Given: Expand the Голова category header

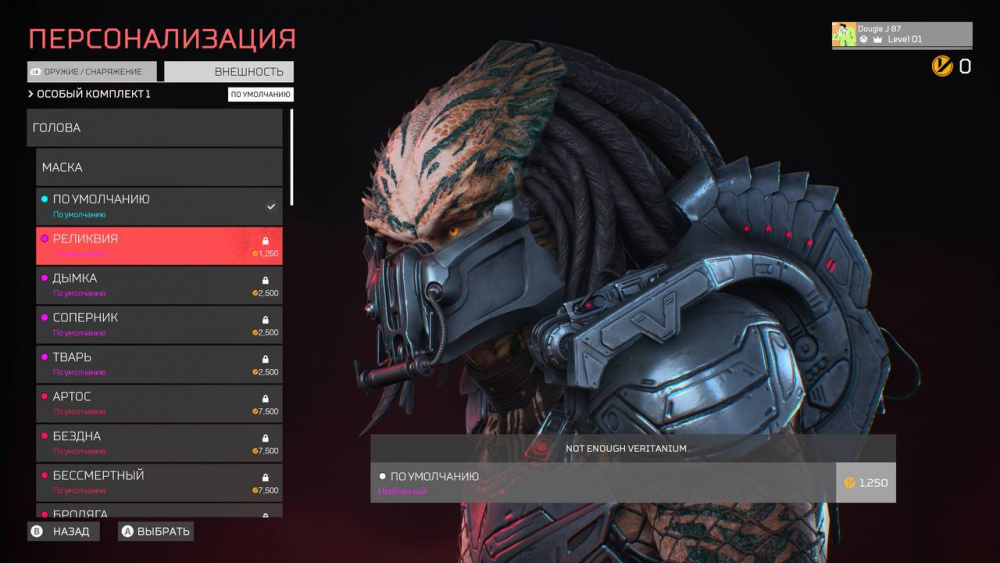Looking at the screenshot, I should (x=155, y=128).
